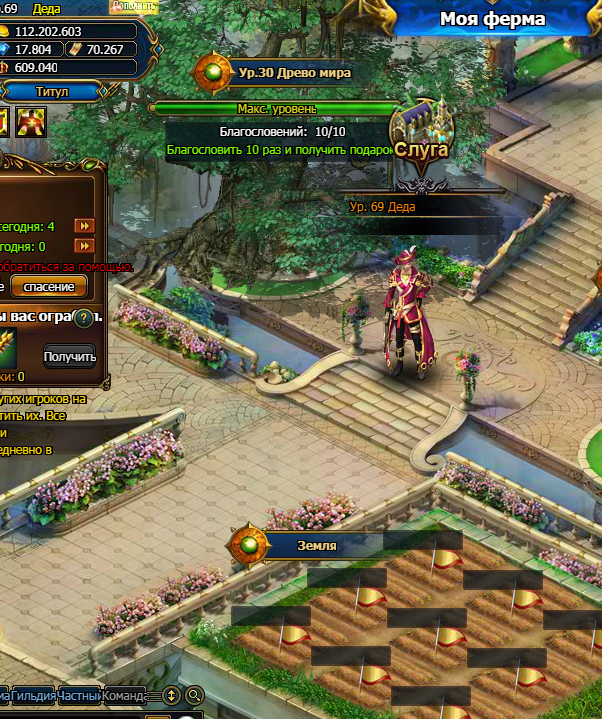
Task: Click the magnifying glass search icon
Action: (194, 695)
